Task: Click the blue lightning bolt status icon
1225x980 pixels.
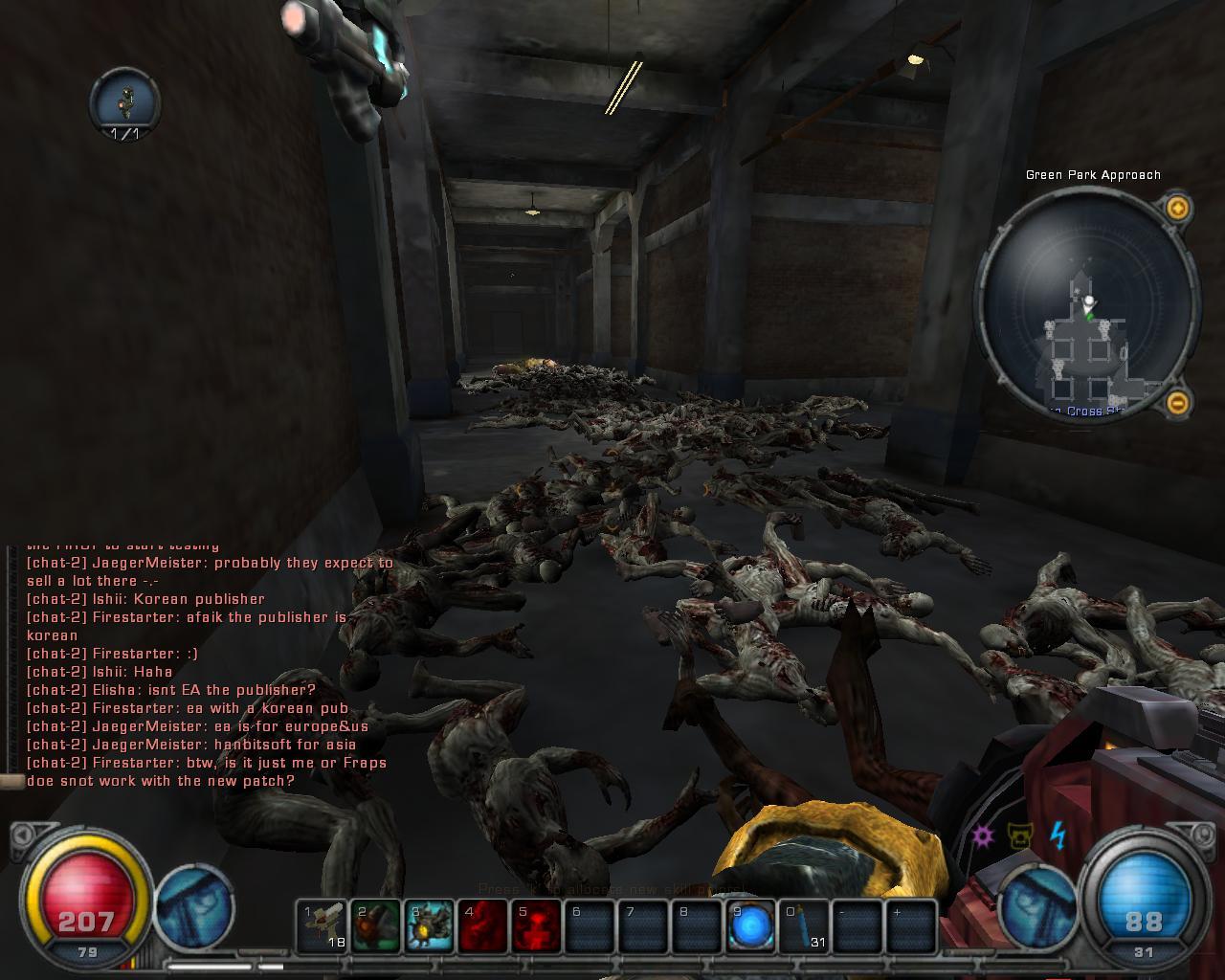Action: [x=1058, y=835]
